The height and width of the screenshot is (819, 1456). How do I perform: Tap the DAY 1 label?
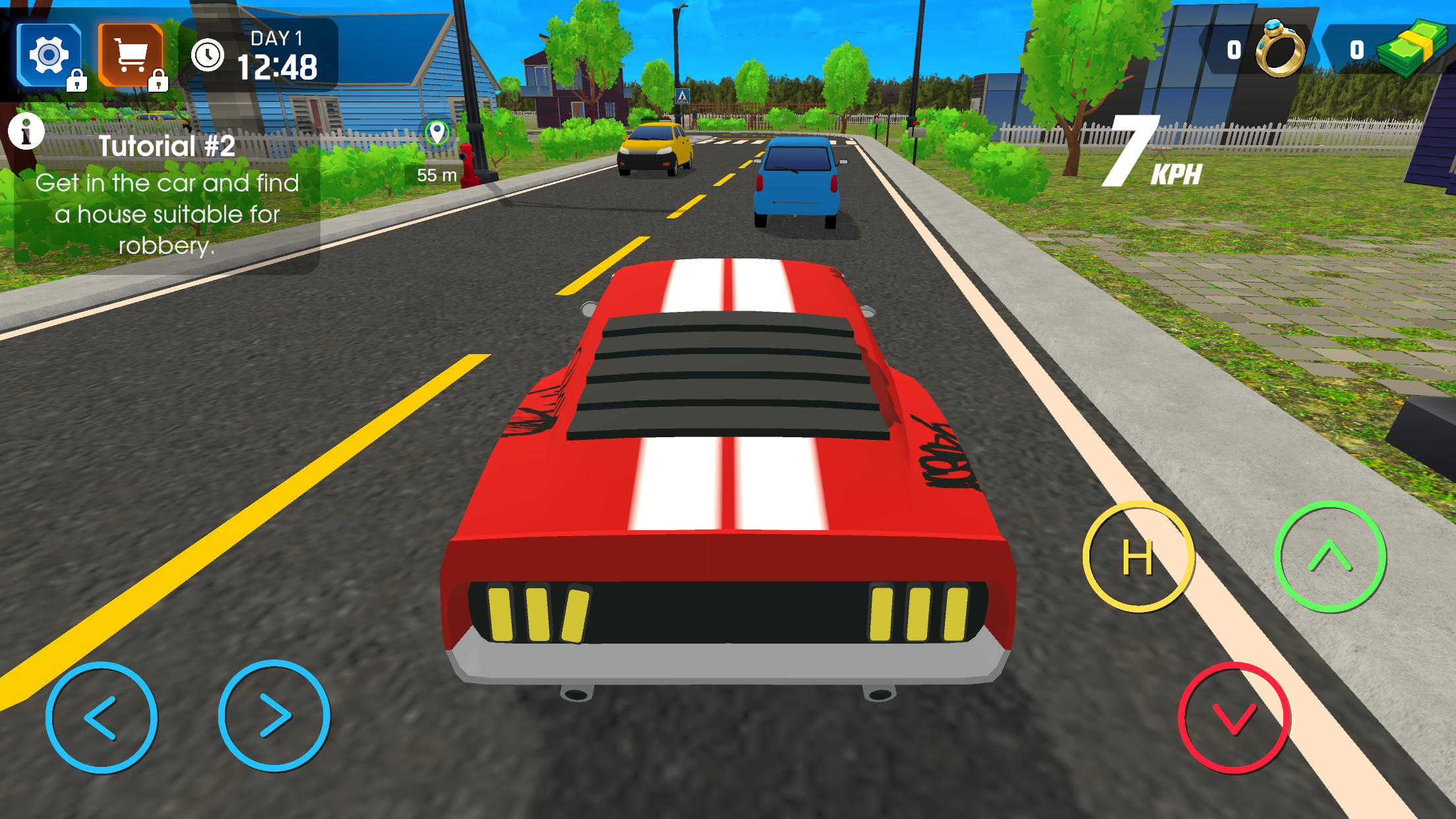pos(276,38)
